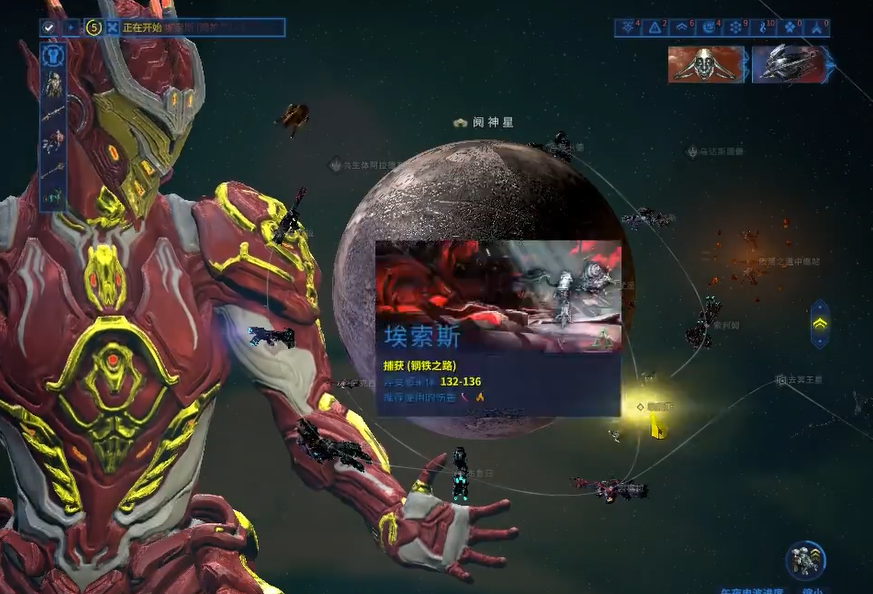Click the checkmark ready button
This screenshot has height=594, width=873.
pyautogui.click(x=49, y=27)
